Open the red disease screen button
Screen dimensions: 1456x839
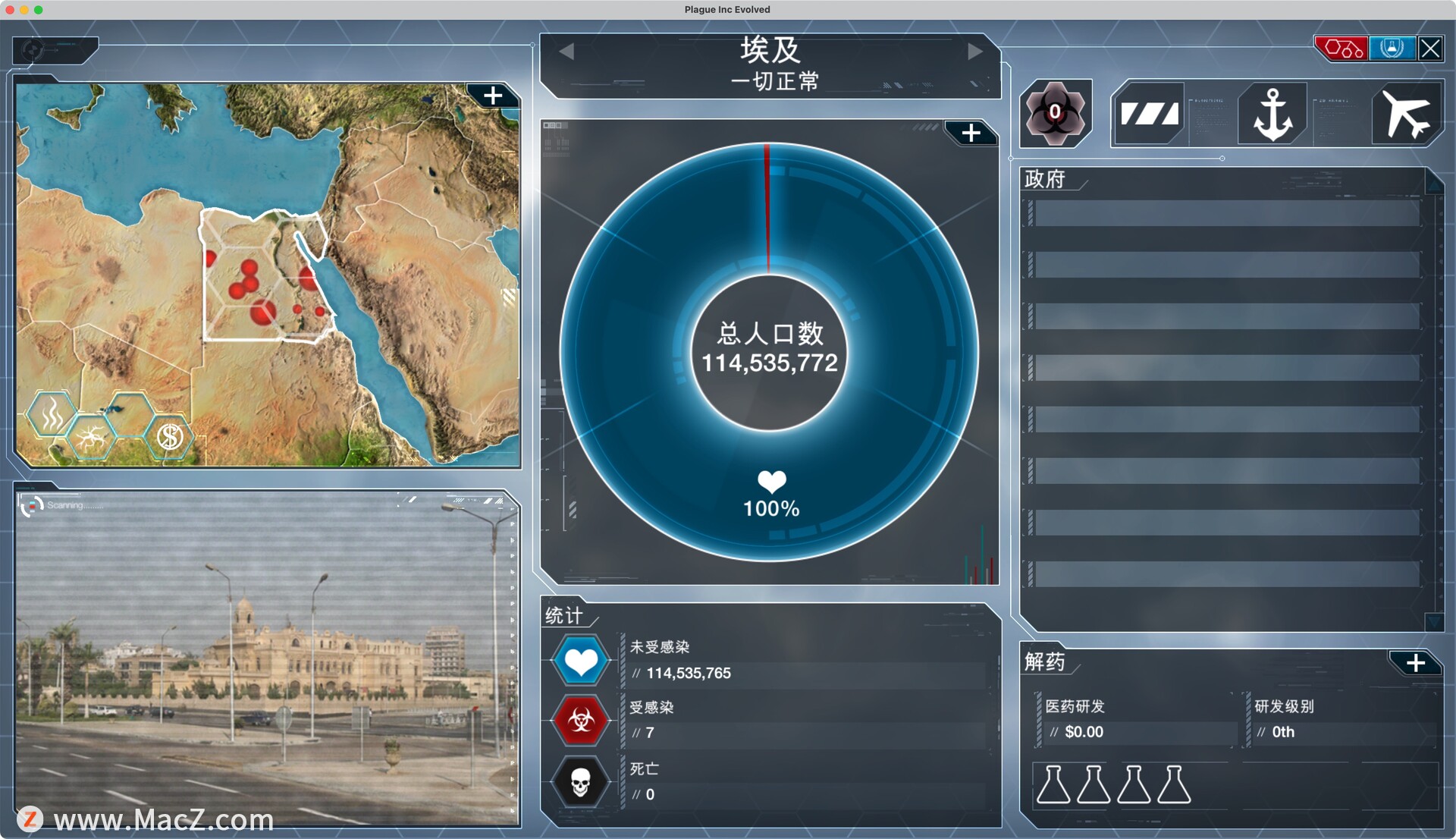[1342, 49]
